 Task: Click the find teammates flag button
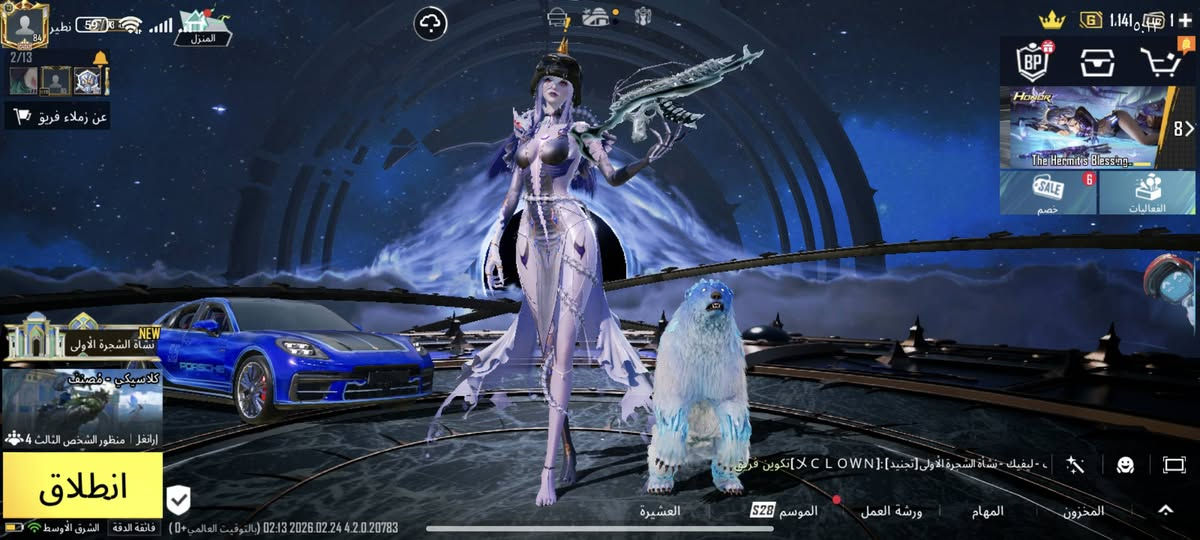57,117
